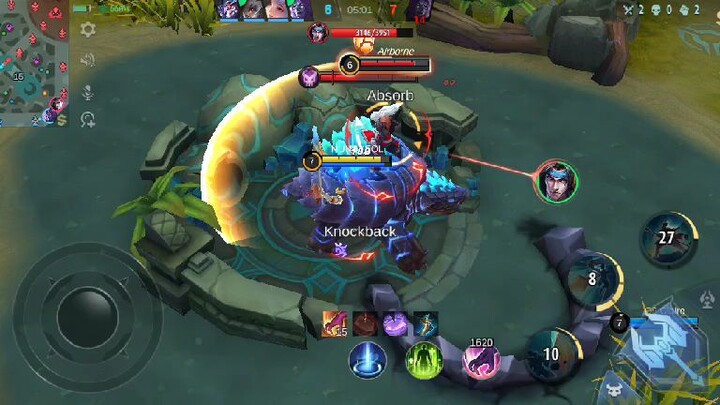The image size is (720, 405).
Task: Tap the attack-turret tower icon
Action: (707, 298)
